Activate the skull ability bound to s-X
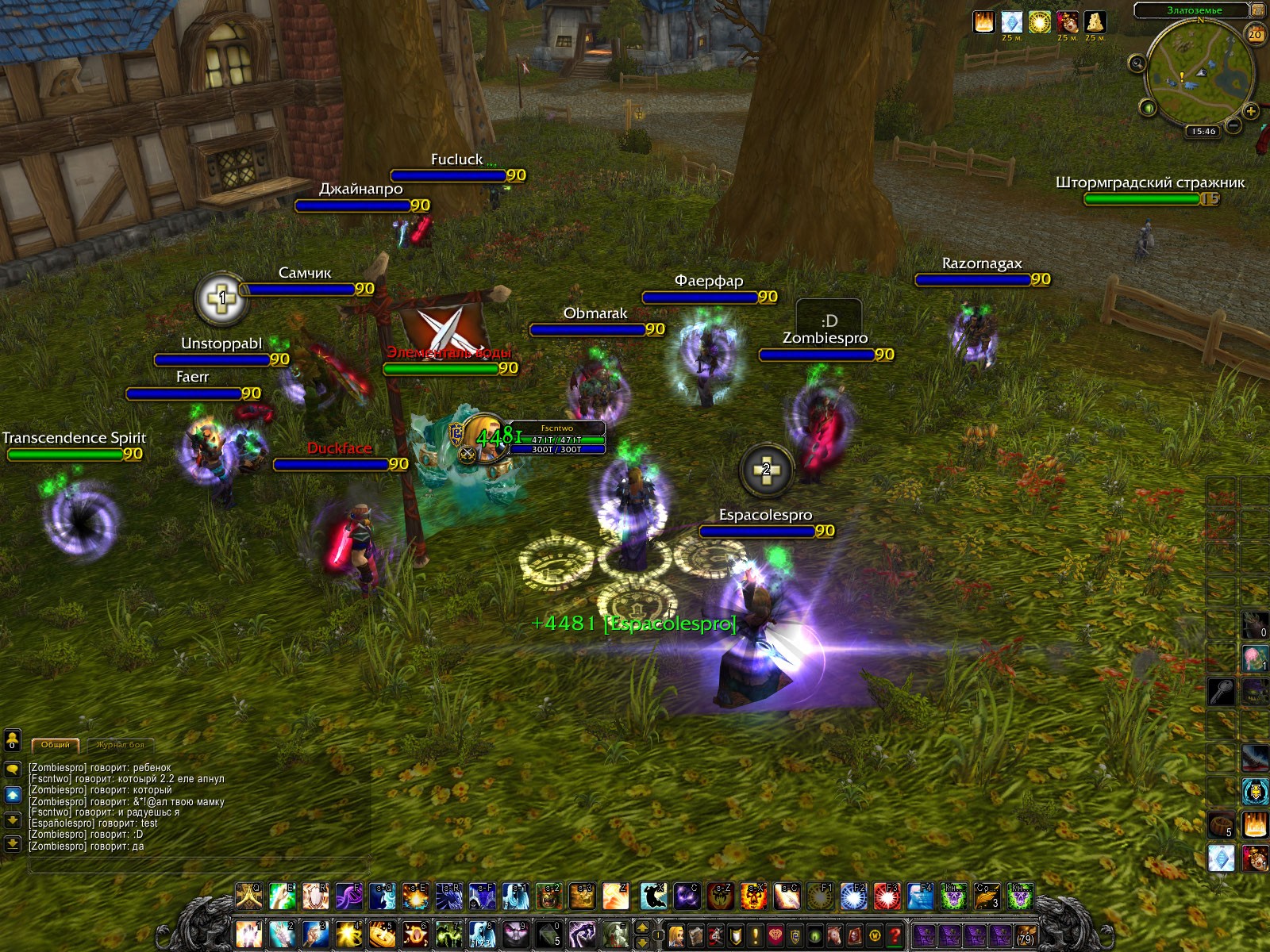This screenshot has width=1270, height=952. tap(753, 896)
